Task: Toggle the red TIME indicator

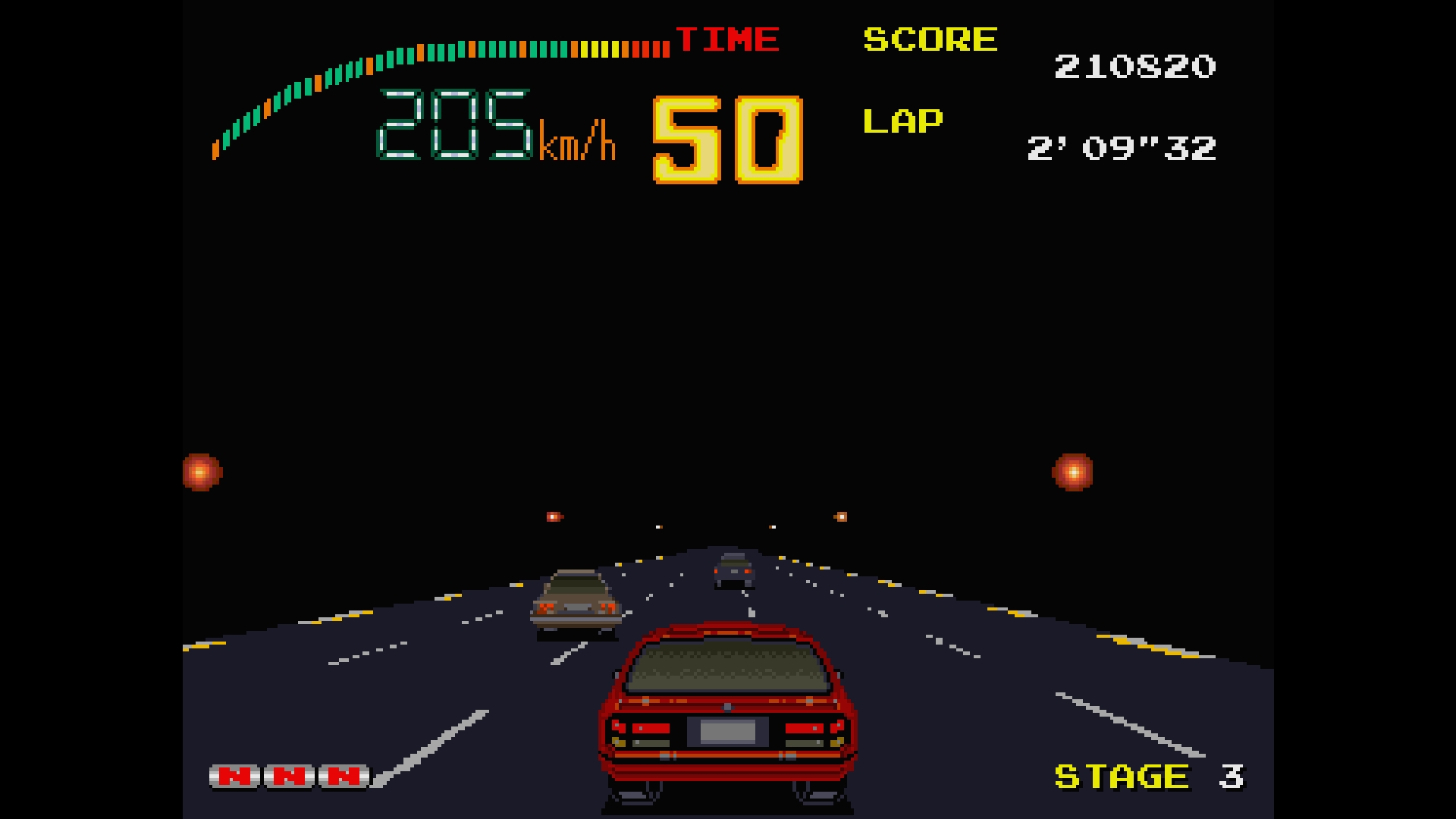Action: pyautogui.click(x=728, y=38)
